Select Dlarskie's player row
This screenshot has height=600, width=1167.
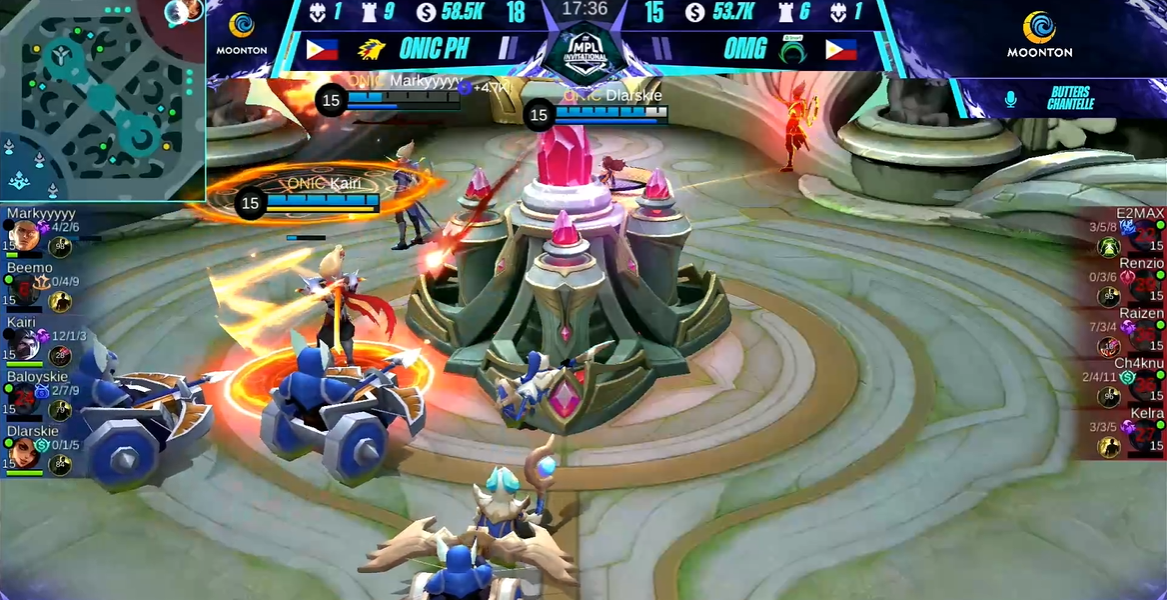pos(40,449)
